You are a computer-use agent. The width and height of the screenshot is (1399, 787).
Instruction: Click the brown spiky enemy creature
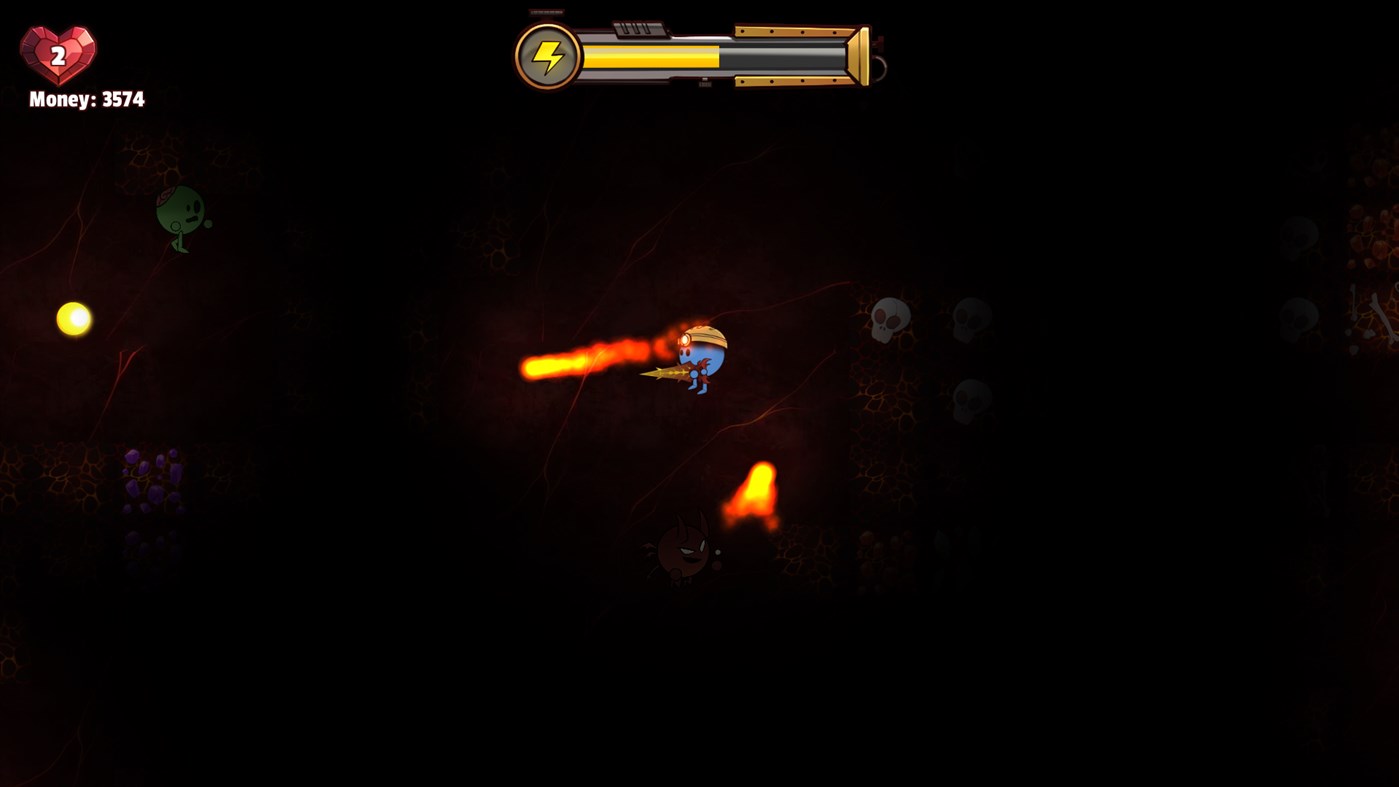point(683,550)
